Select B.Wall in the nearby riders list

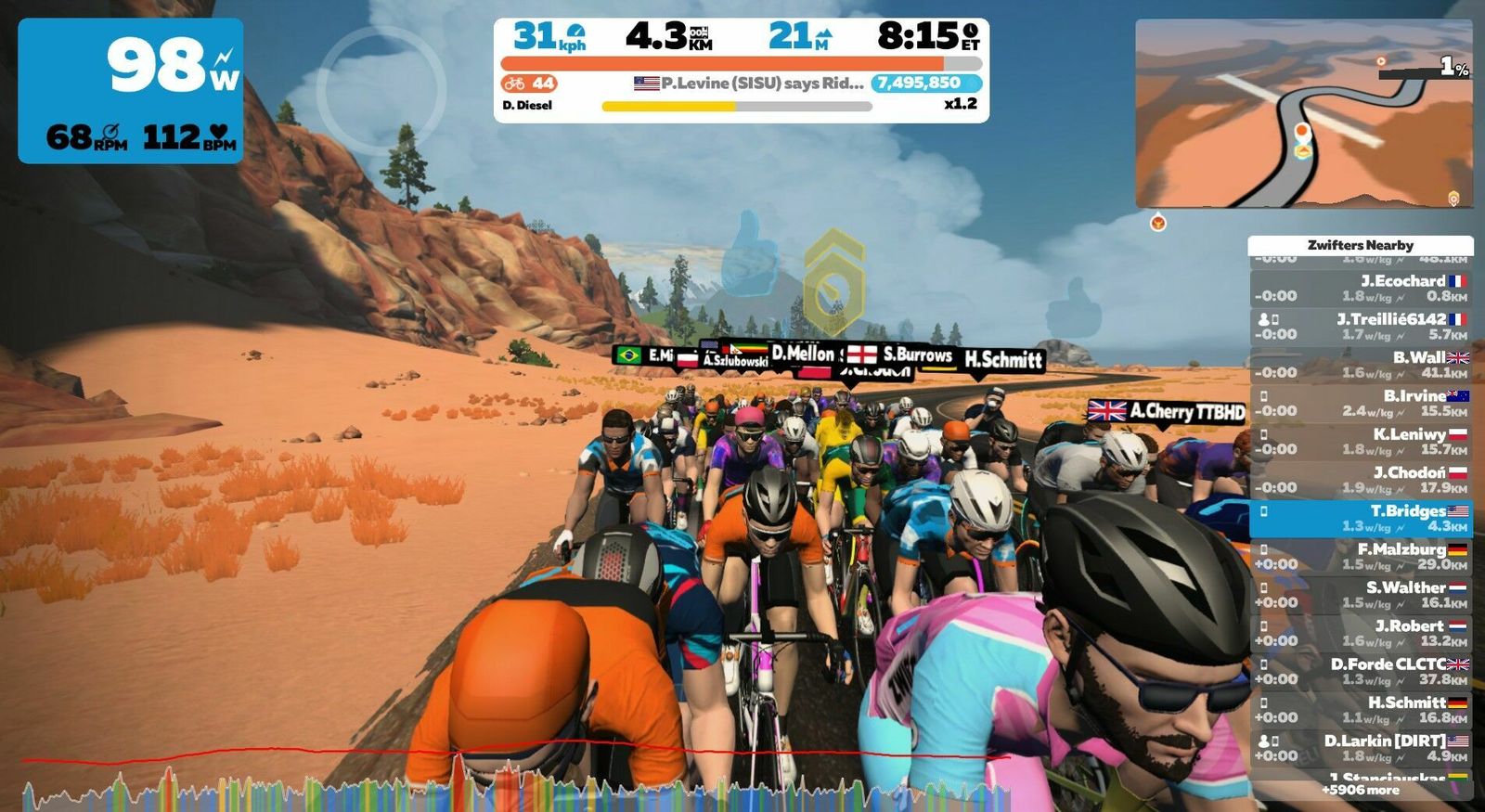point(1361,365)
